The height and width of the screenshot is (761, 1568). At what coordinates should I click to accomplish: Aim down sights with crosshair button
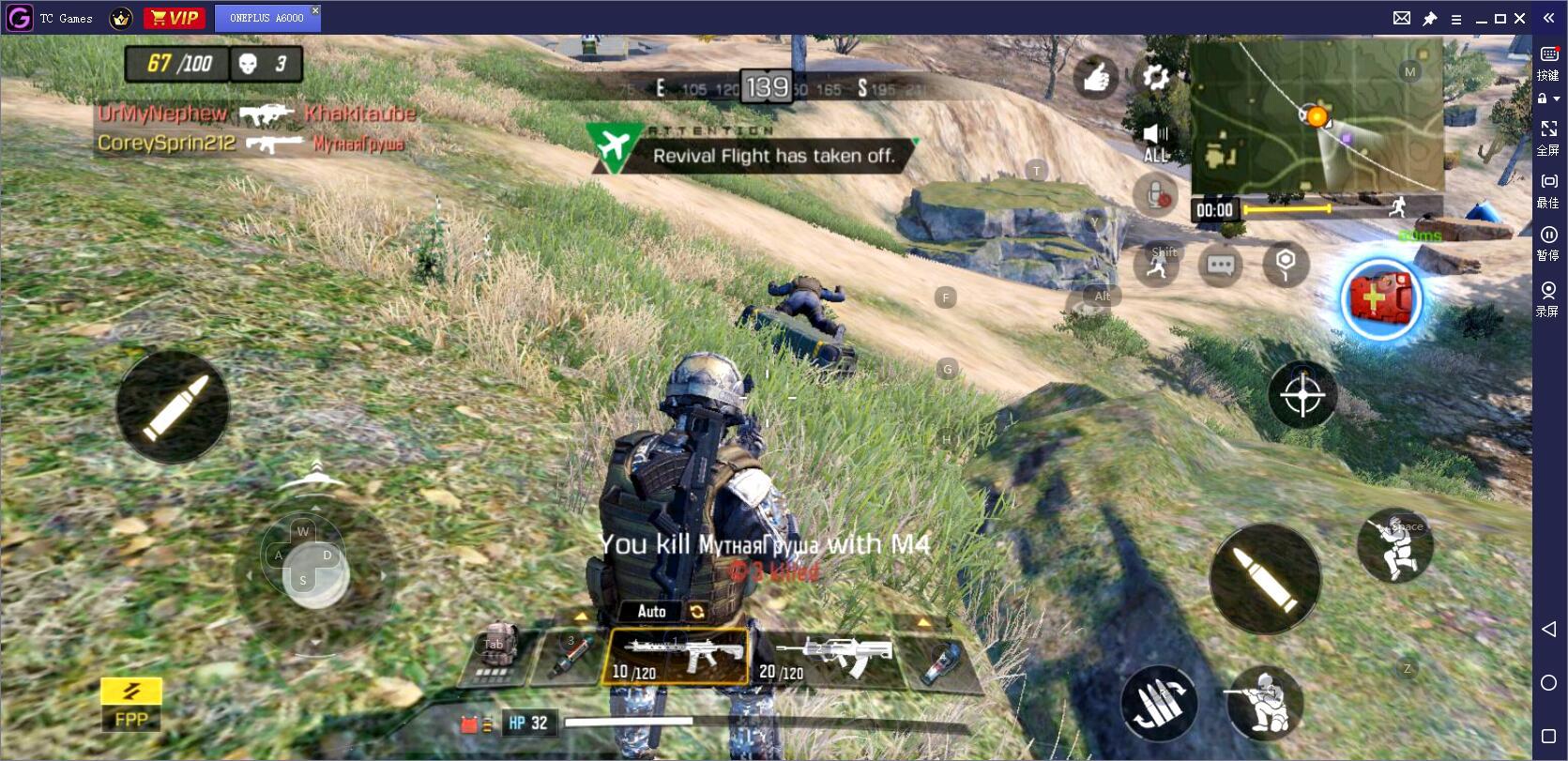coord(1302,396)
